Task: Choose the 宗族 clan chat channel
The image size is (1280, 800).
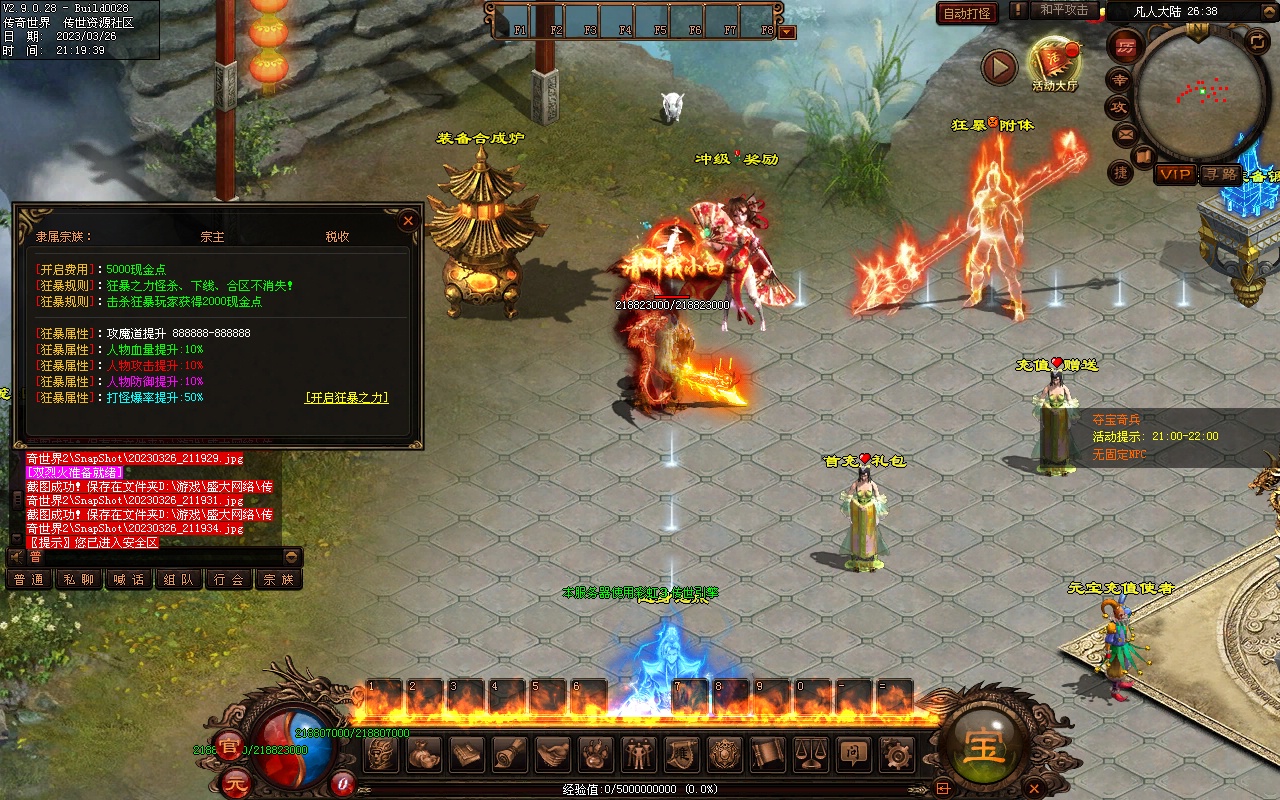Action: click(x=279, y=579)
